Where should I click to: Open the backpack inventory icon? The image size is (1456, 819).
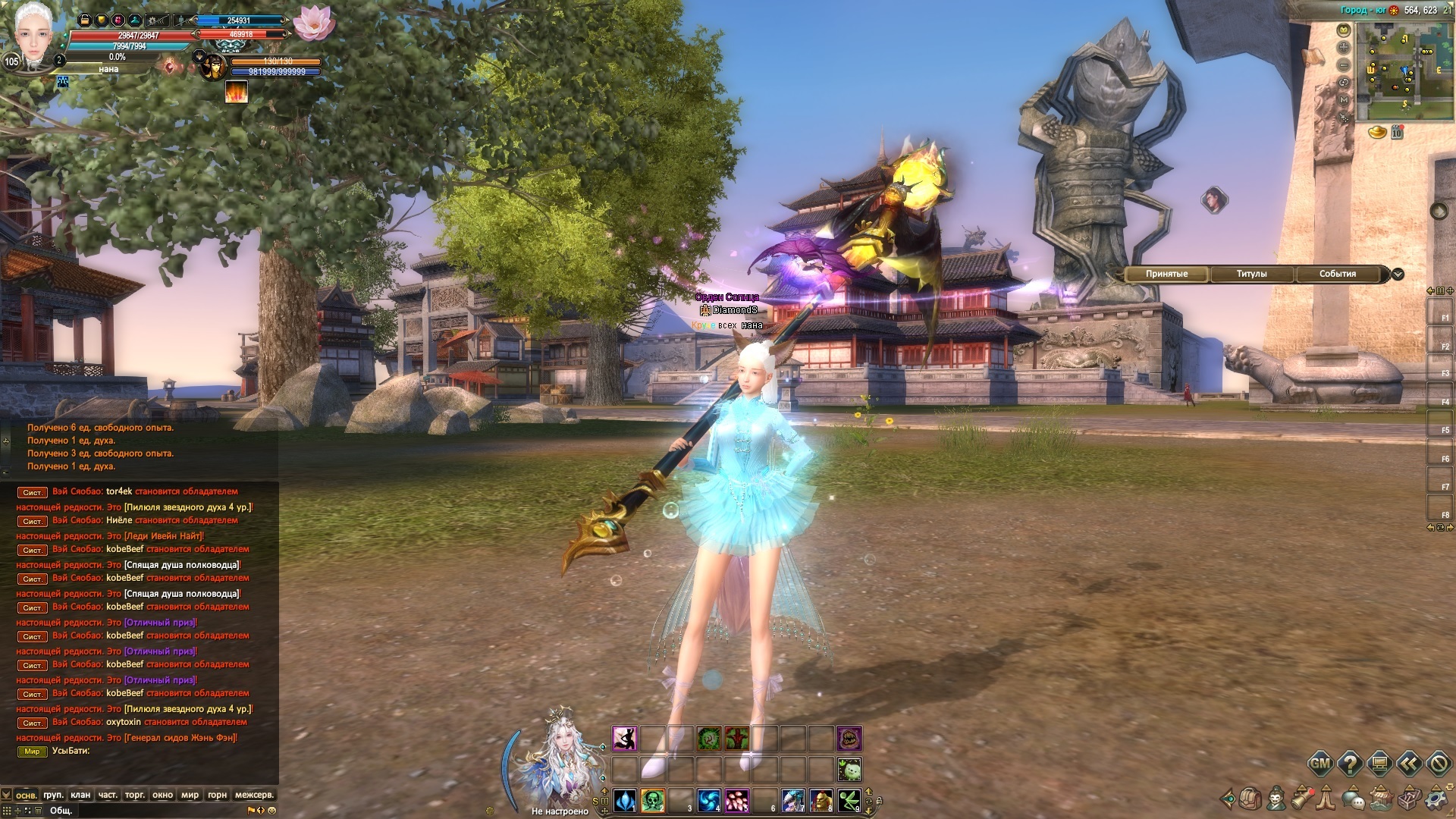pos(1250,799)
